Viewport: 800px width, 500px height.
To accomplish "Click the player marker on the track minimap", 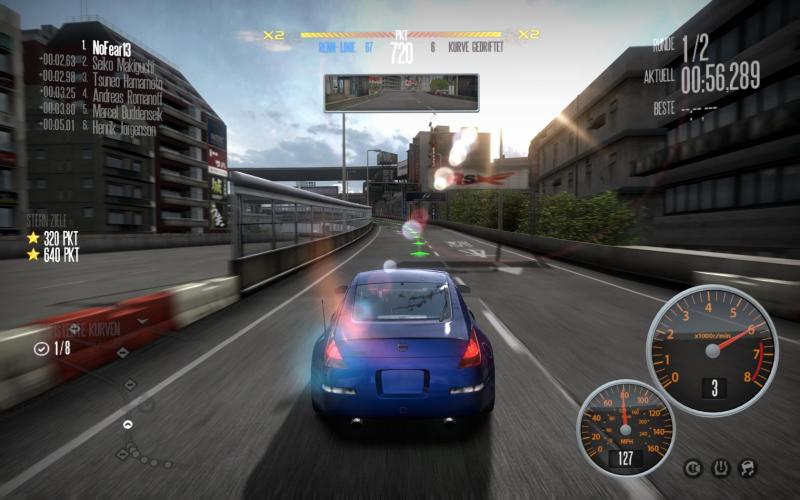I will click(x=128, y=425).
